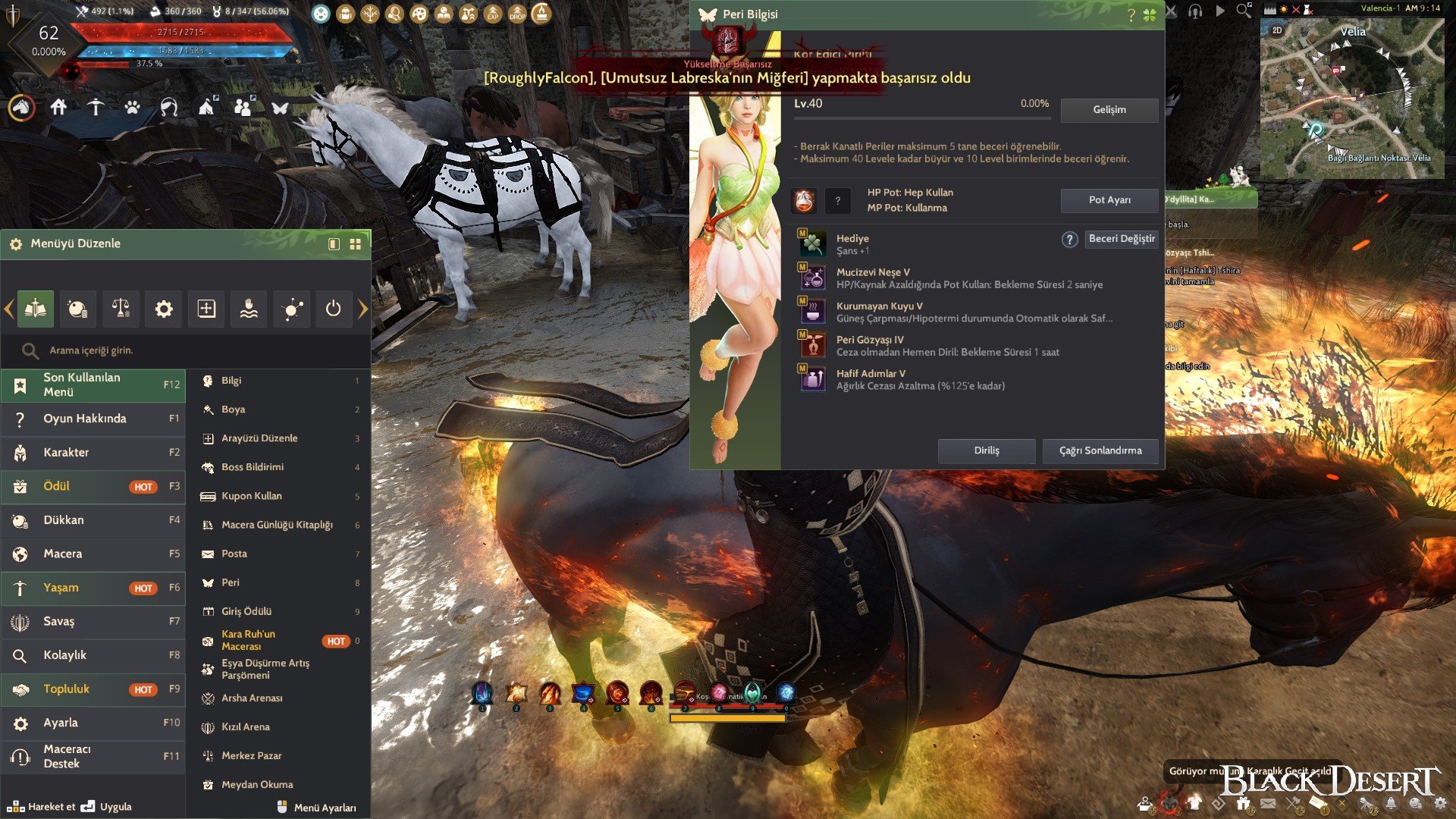1456x819 pixels.
Task: Open the DROP rate buff icon
Action: [x=517, y=14]
